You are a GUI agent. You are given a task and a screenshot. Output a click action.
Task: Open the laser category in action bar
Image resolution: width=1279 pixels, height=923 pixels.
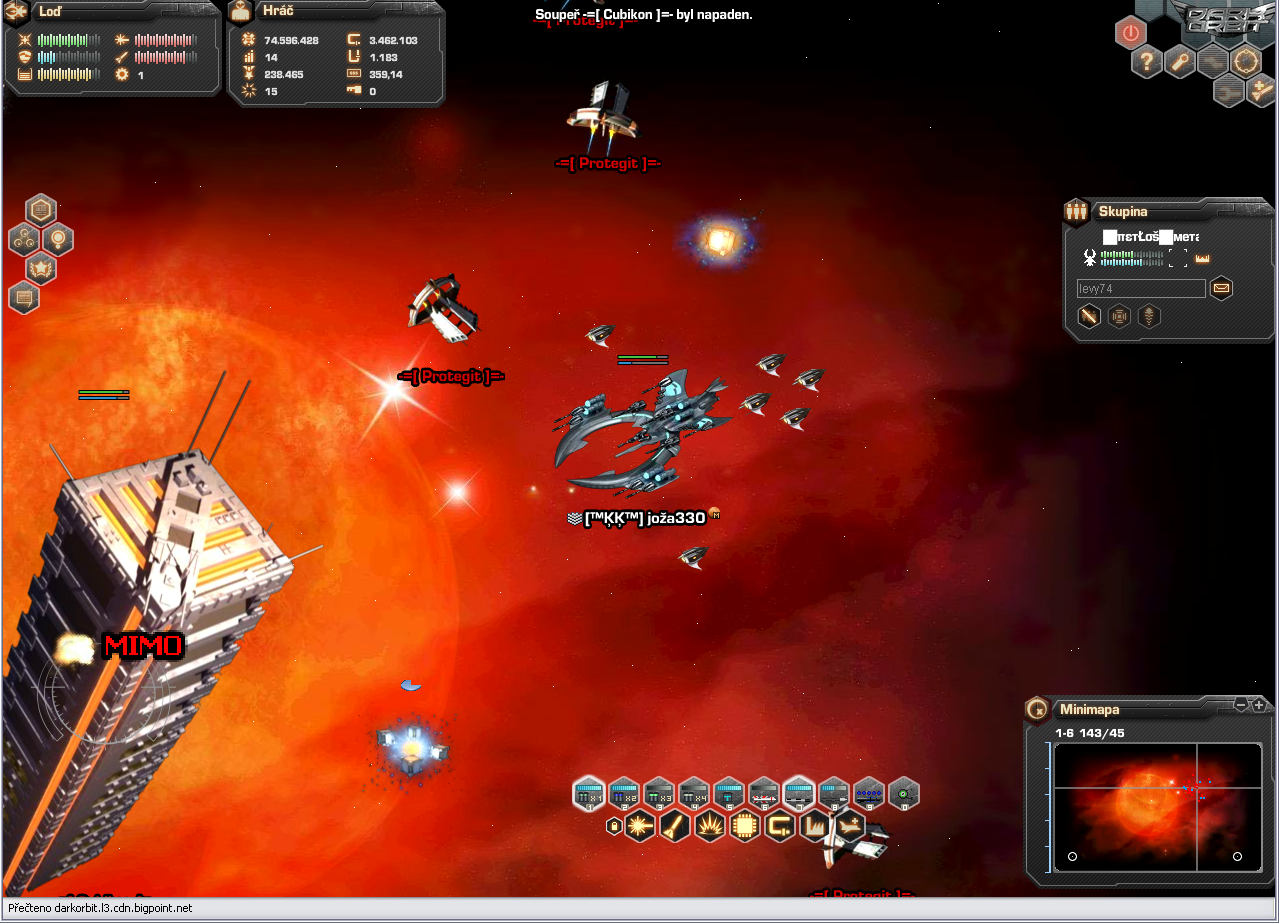pos(639,826)
